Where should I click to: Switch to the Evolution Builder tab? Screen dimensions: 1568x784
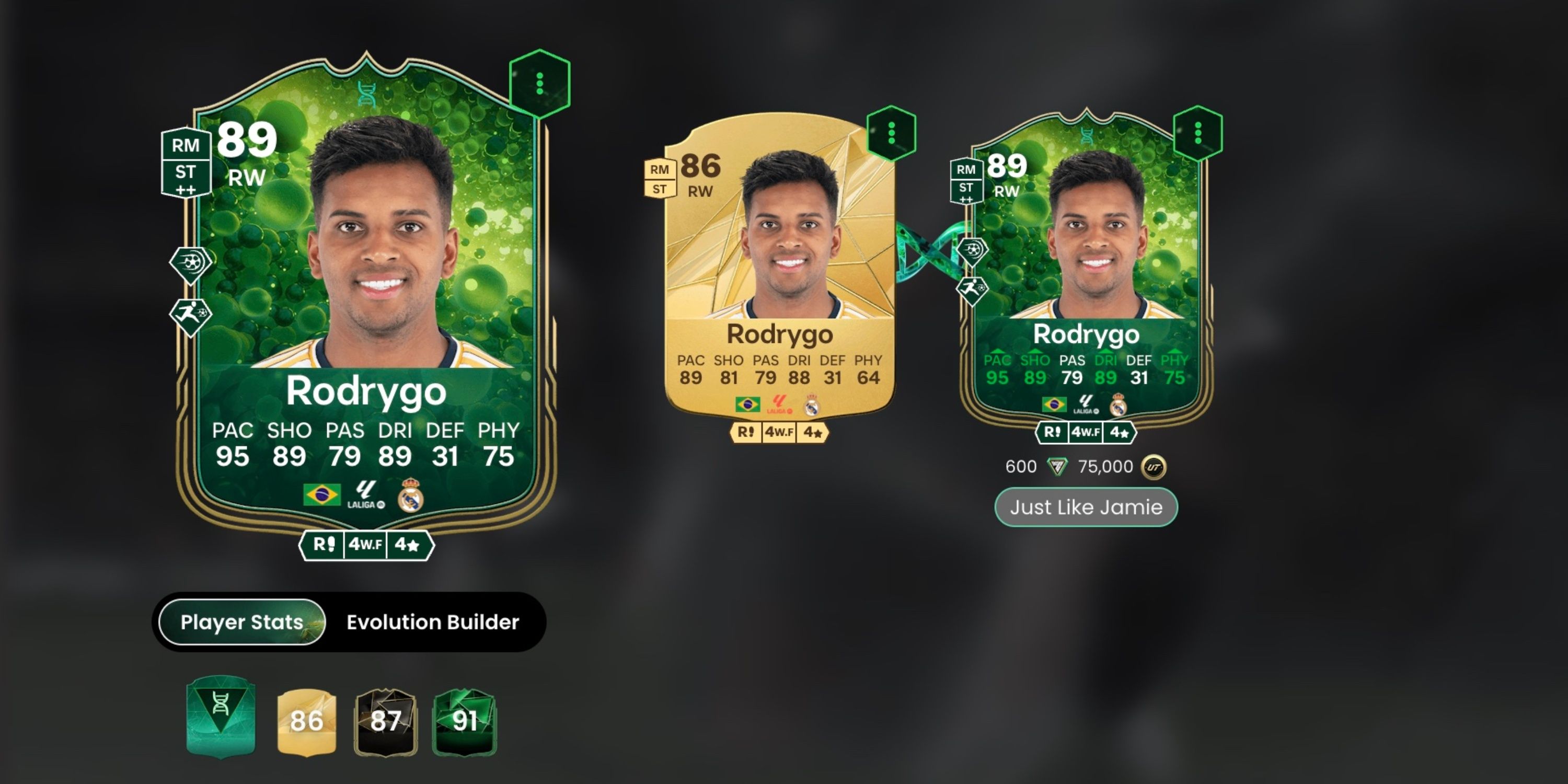click(432, 622)
